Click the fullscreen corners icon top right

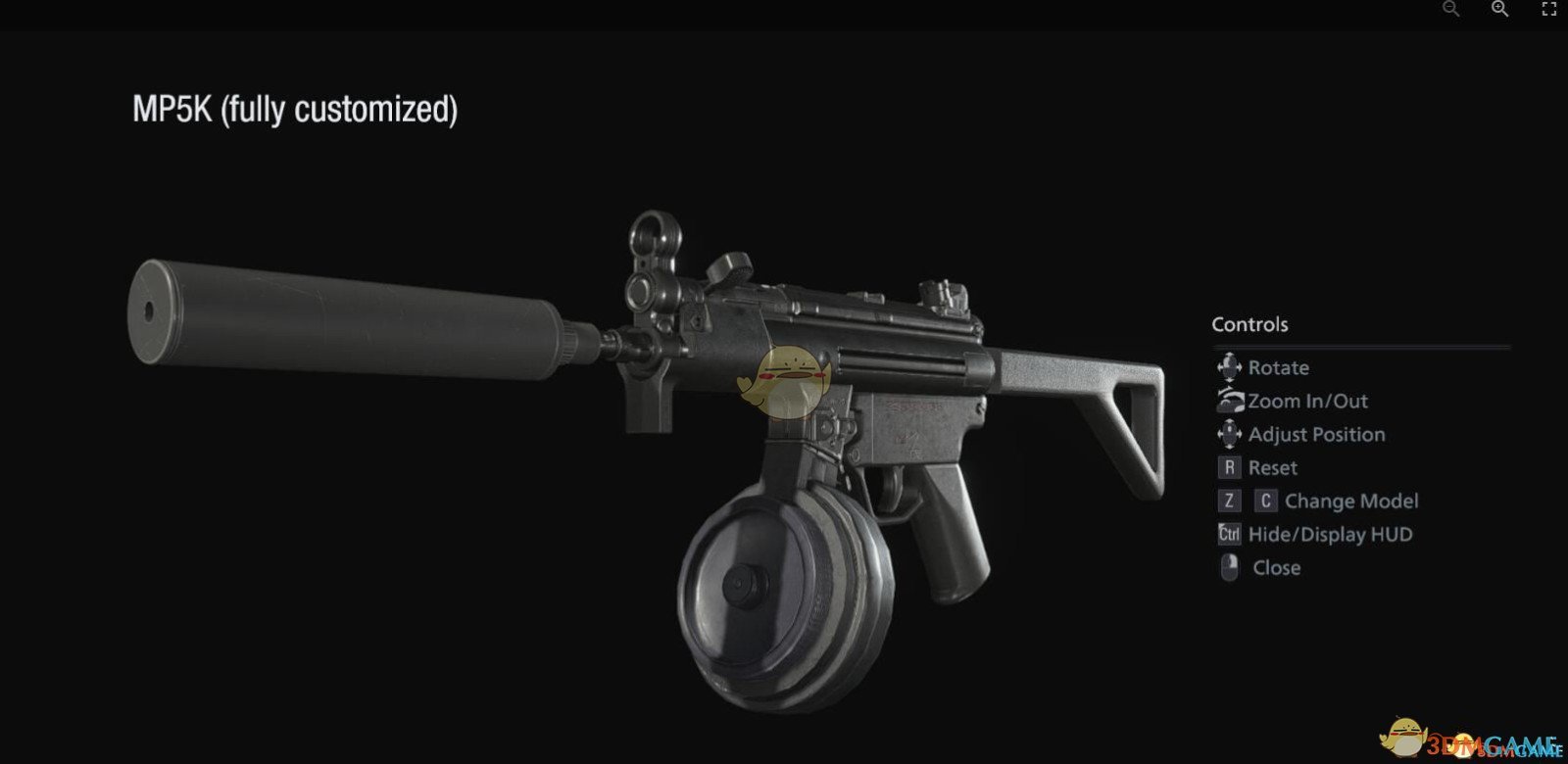[x=1549, y=10]
